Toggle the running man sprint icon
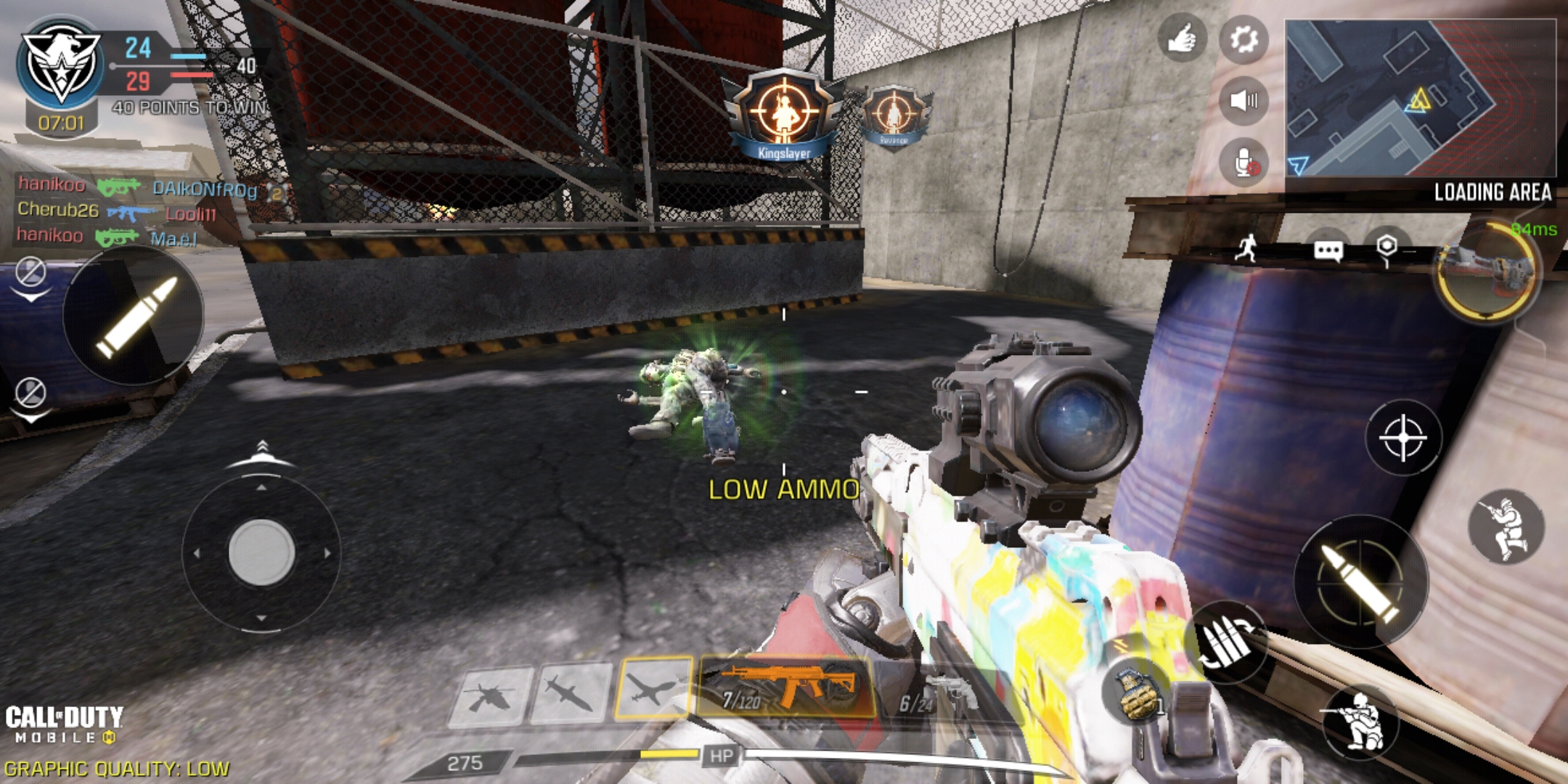This screenshot has height=784, width=1568. click(1246, 248)
